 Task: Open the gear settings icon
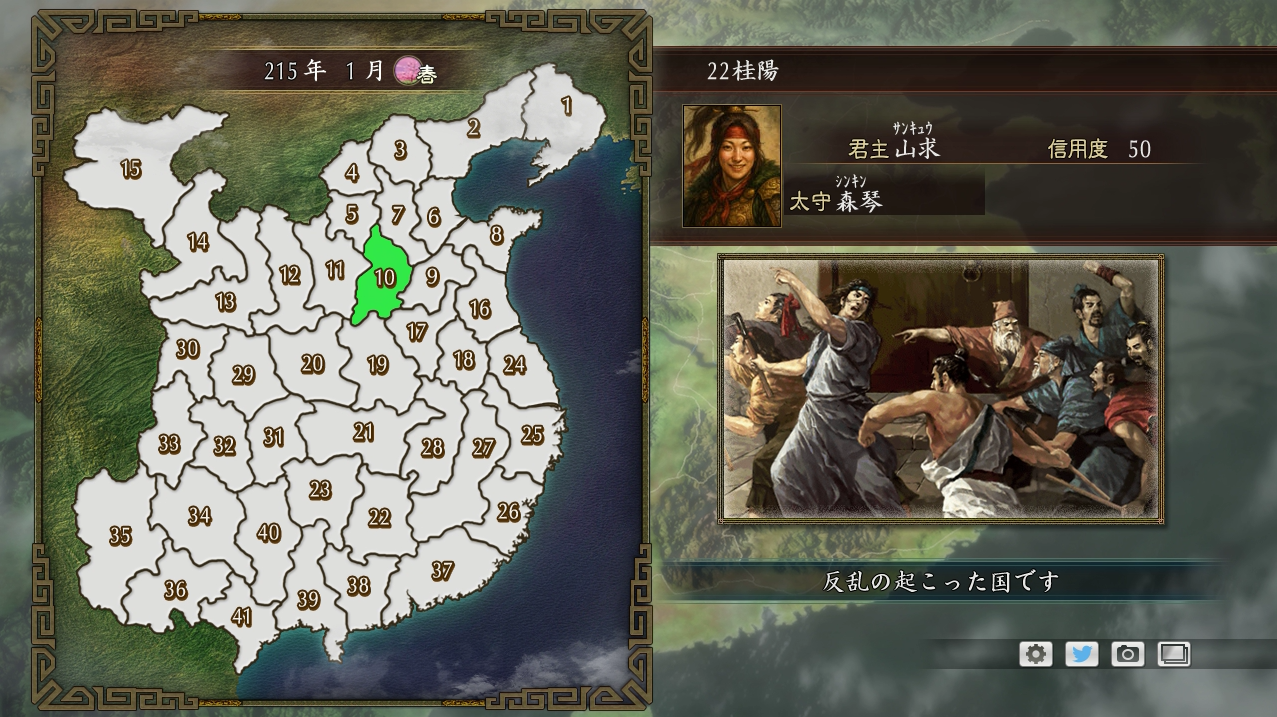1036,654
